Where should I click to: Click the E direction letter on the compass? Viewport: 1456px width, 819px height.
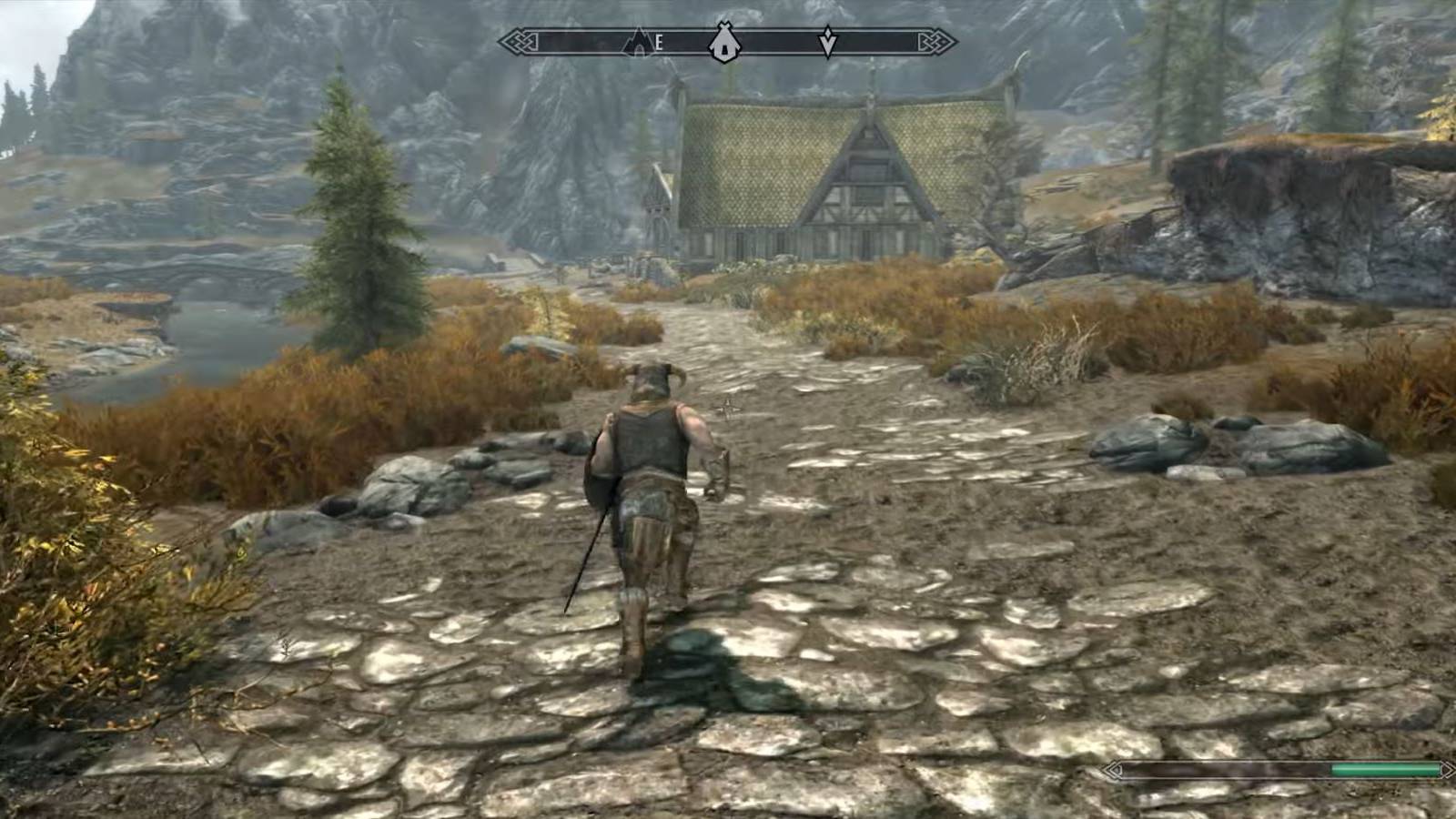click(x=658, y=41)
